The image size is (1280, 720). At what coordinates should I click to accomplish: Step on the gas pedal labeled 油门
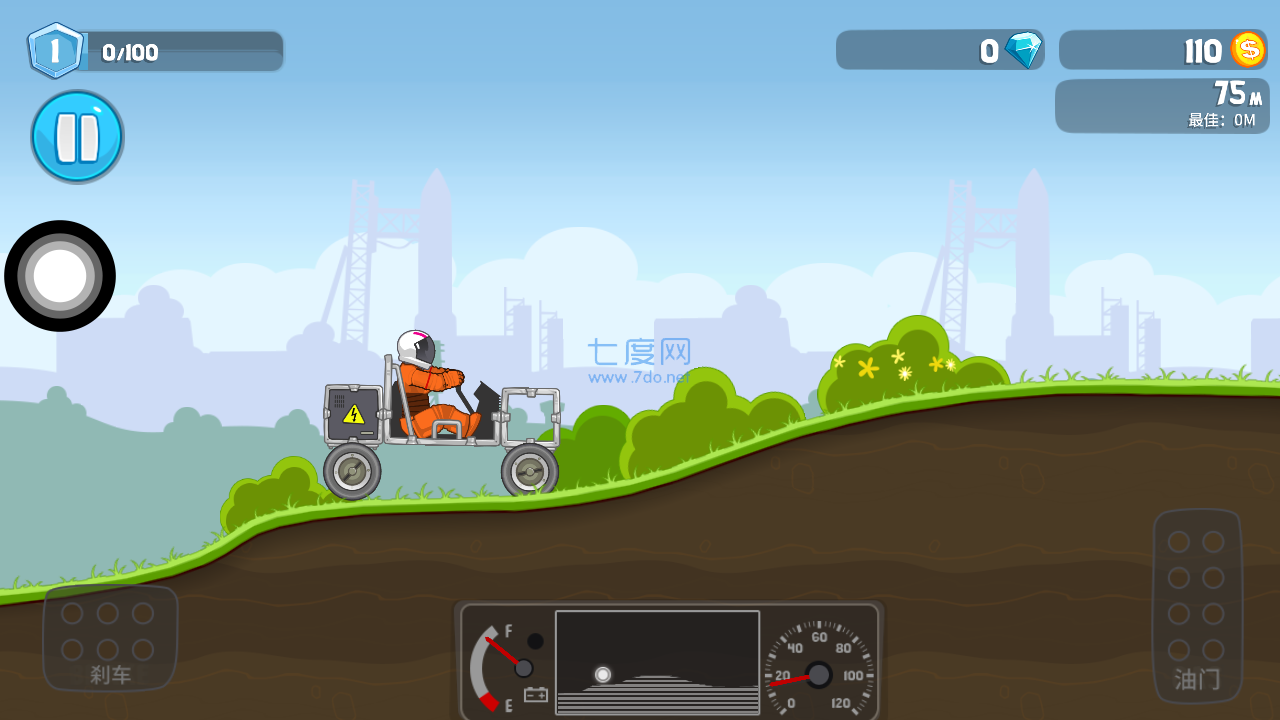[x=1197, y=604]
